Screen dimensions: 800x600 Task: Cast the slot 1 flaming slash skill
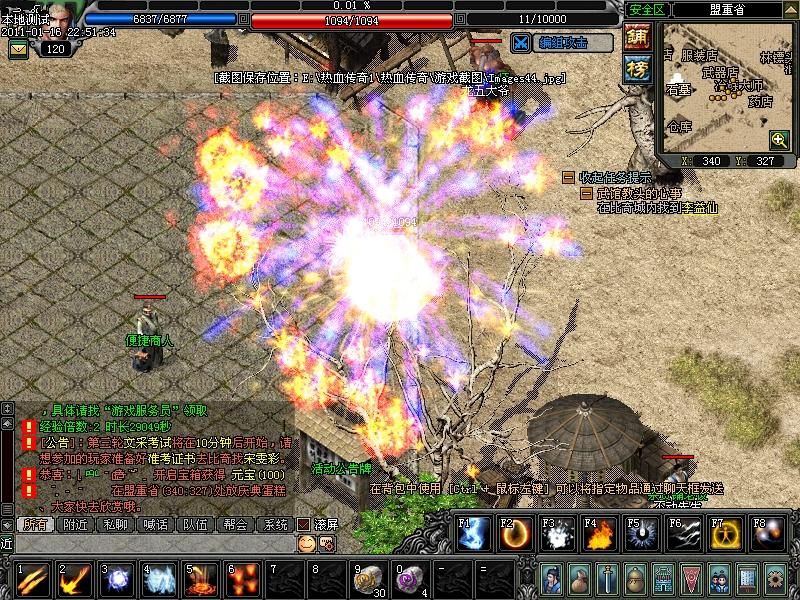pyautogui.click(x=31, y=580)
